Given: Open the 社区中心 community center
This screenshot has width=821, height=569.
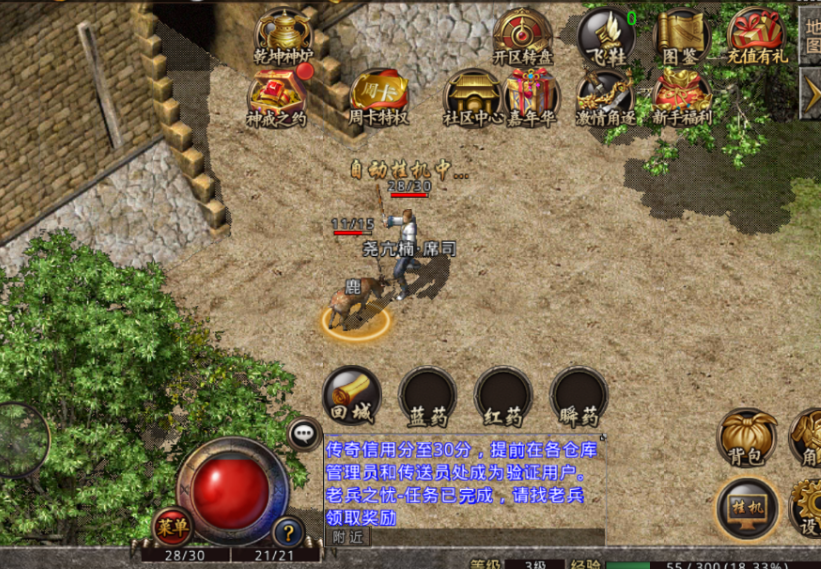Looking at the screenshot, I should pos(471,97).
